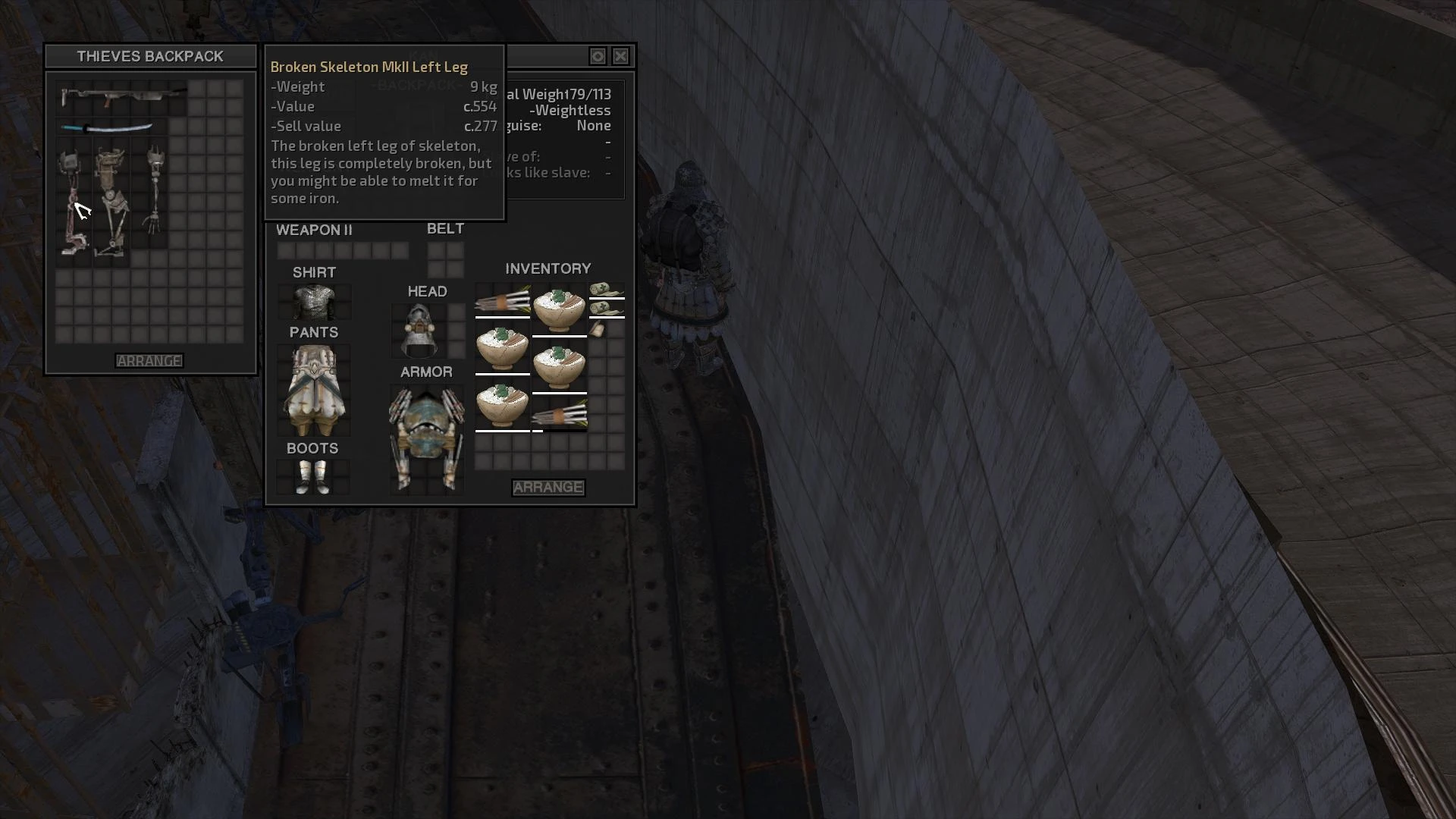This screenshot has height=819, width=1456.
Task: Arrange the main inventory grid
Action: pyautogui.click(x=548, y=488)
